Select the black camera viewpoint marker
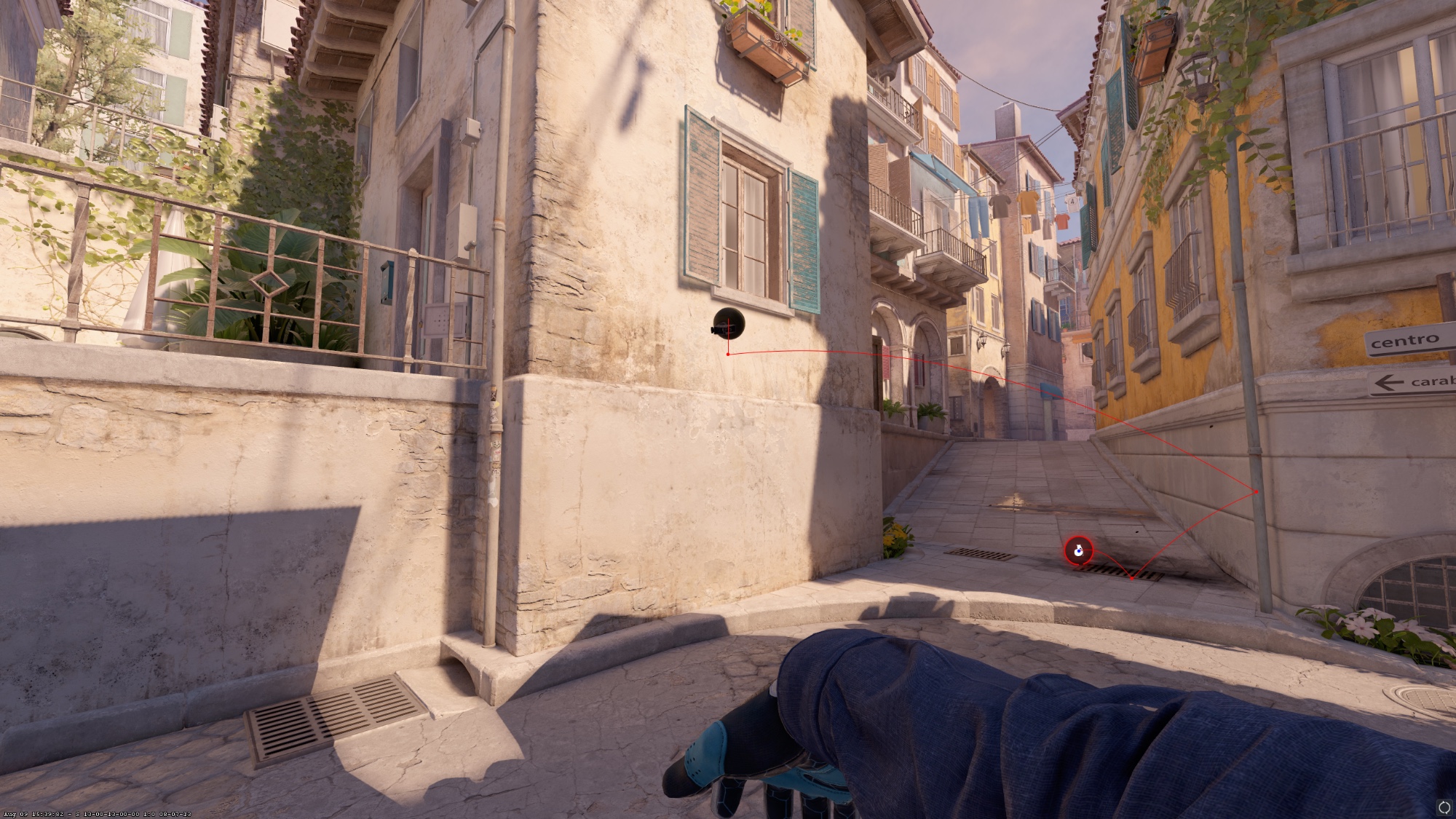 pyautogui.click(x=728, y=323)
